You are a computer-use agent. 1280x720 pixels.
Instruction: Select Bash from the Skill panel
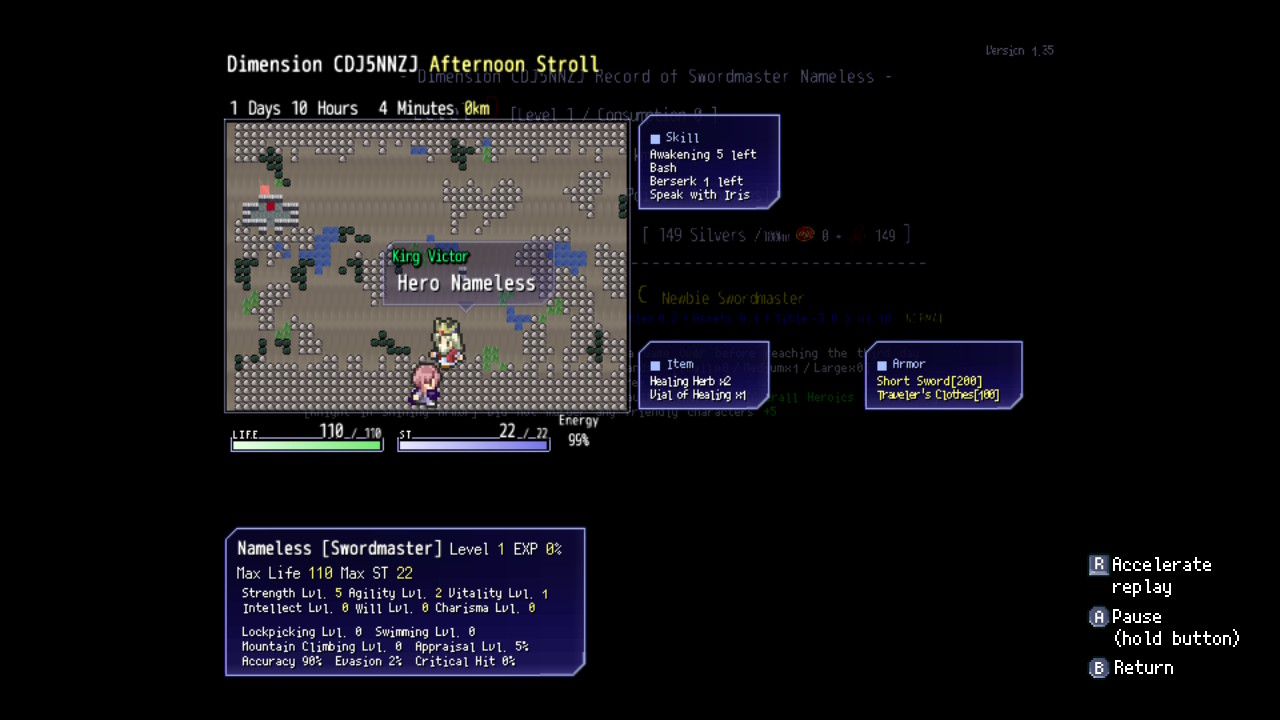point(665,168)
